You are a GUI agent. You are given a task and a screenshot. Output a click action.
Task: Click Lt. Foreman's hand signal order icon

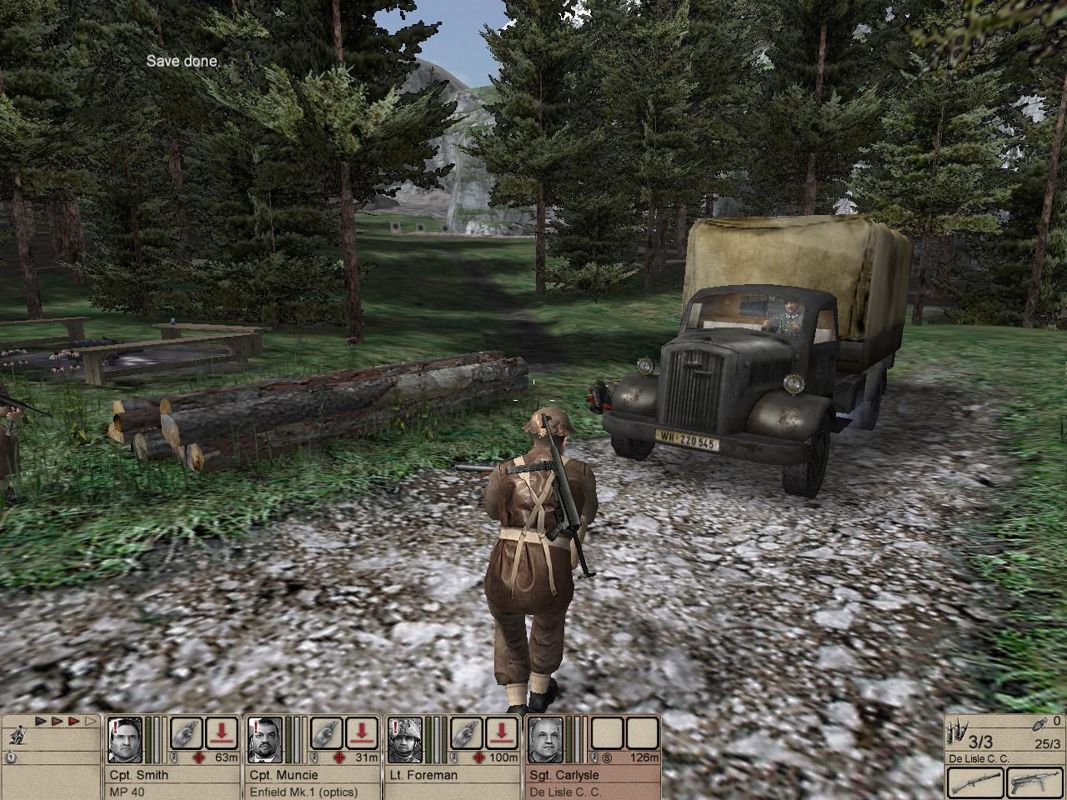(466, 733)
